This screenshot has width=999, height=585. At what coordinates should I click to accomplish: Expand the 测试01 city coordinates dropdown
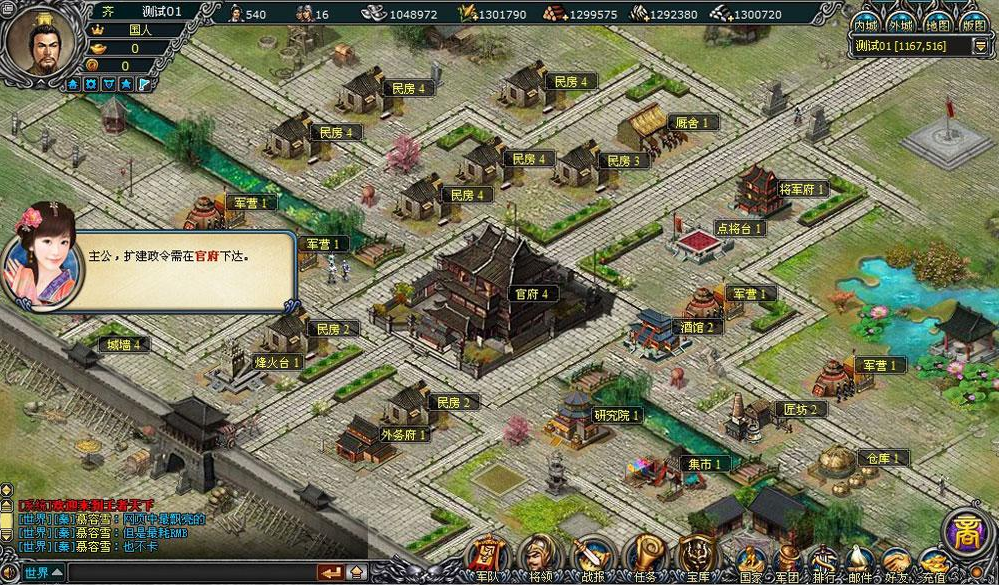(979, 47)
